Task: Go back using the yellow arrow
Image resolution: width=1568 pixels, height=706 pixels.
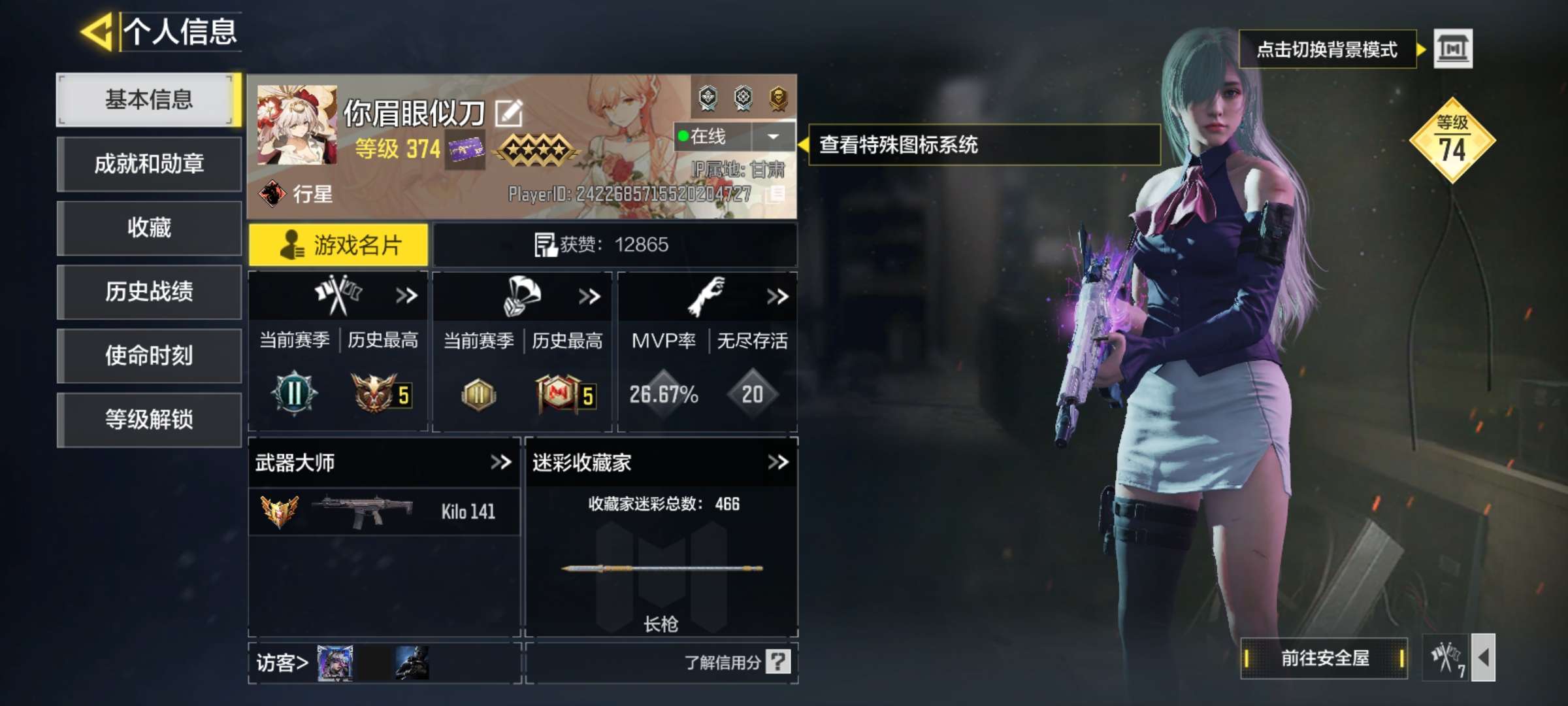Action: 98,31
